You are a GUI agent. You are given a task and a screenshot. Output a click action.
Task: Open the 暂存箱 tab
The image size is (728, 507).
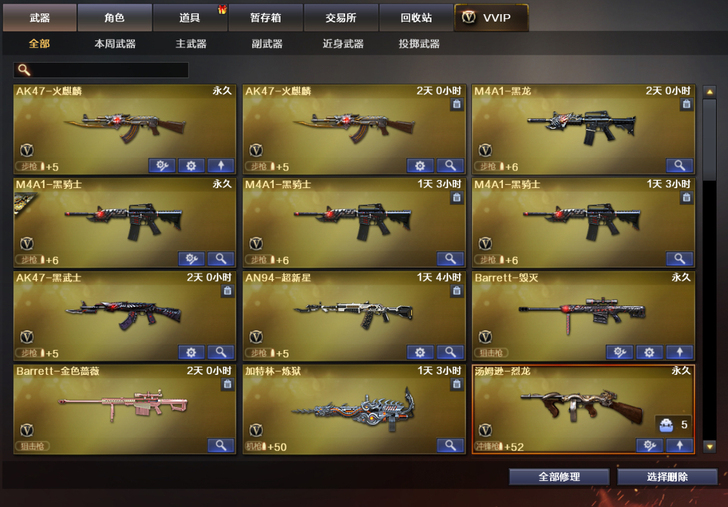[x=265, y=18]
